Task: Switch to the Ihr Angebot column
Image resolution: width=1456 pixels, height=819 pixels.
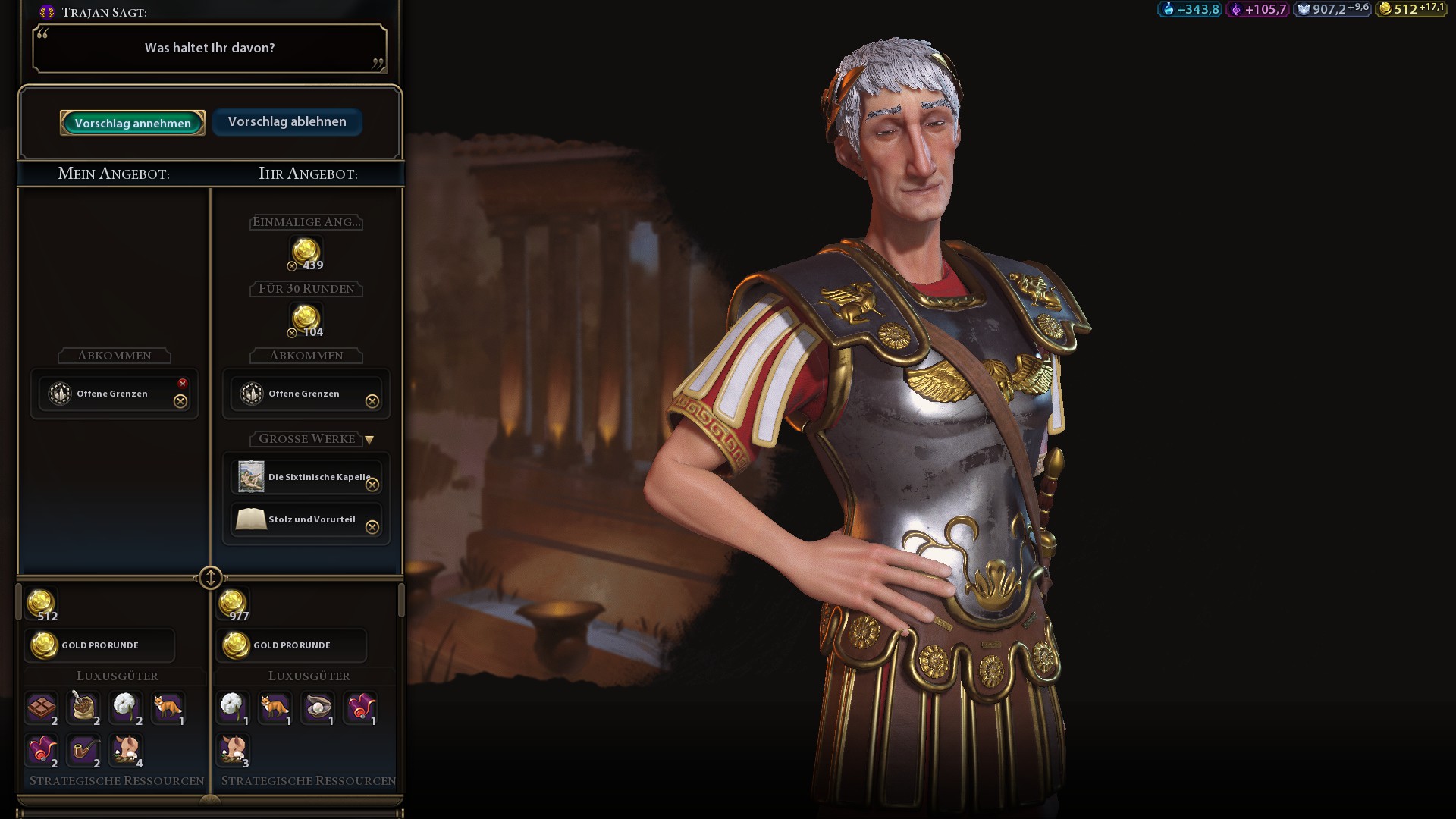Action: point(307,174)
